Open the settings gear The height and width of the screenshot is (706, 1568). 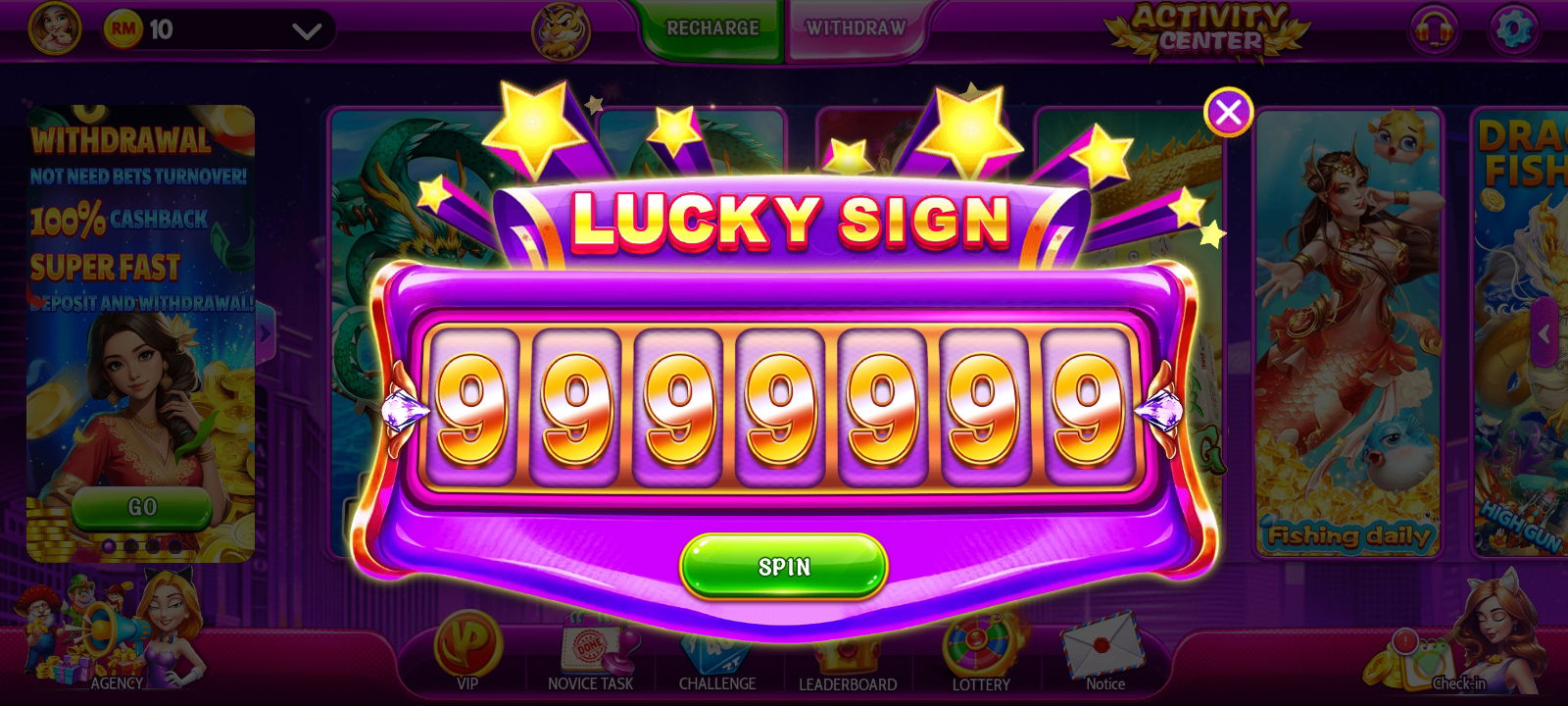coord(1513,29)
